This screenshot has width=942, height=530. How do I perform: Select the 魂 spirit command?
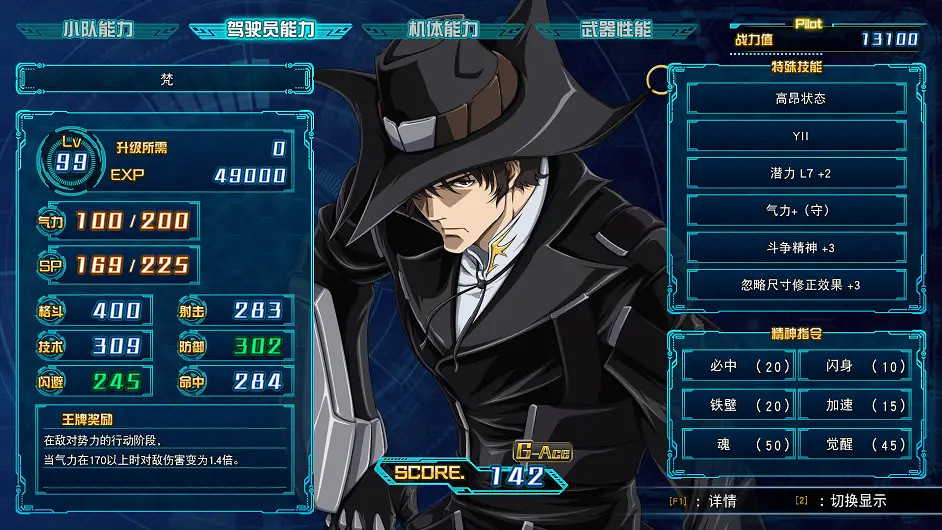[x=739, y=444]
